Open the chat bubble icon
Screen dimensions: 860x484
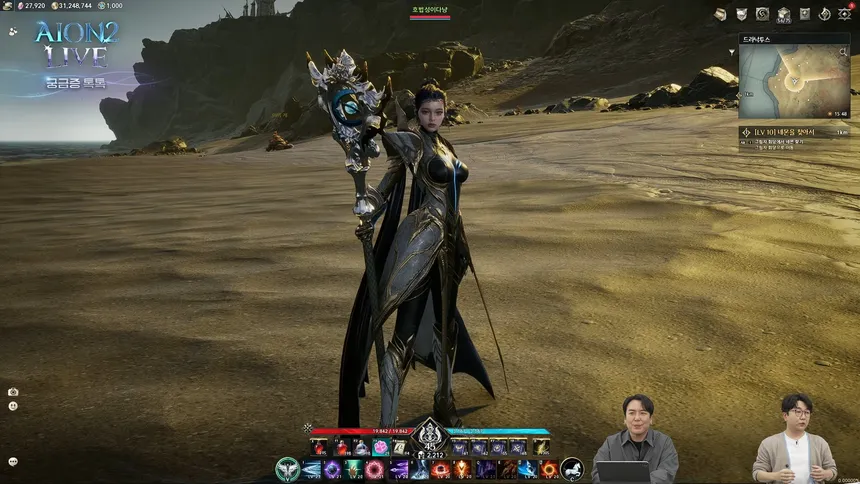pos(13,462)
